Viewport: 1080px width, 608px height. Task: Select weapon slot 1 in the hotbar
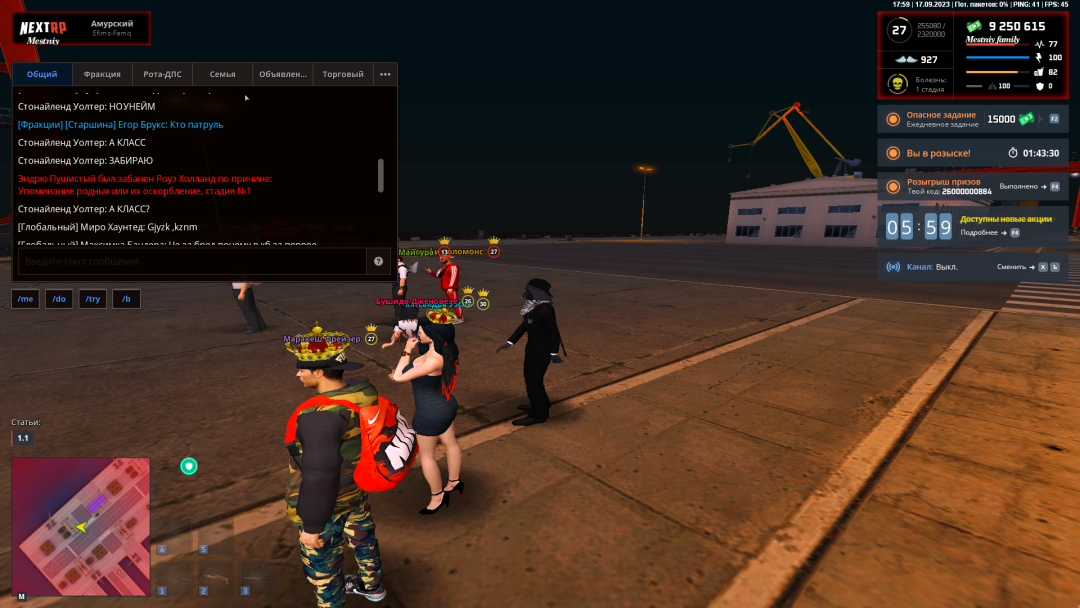[x=173, y=578]
